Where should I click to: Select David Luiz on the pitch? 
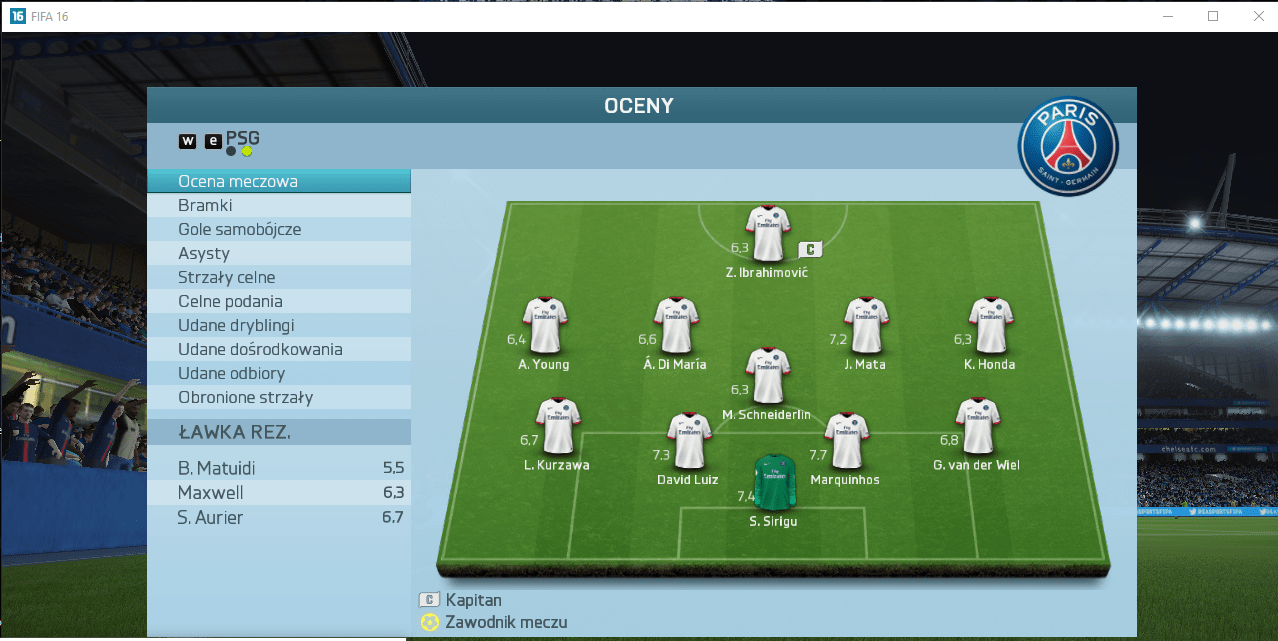(x=688, y=441)
